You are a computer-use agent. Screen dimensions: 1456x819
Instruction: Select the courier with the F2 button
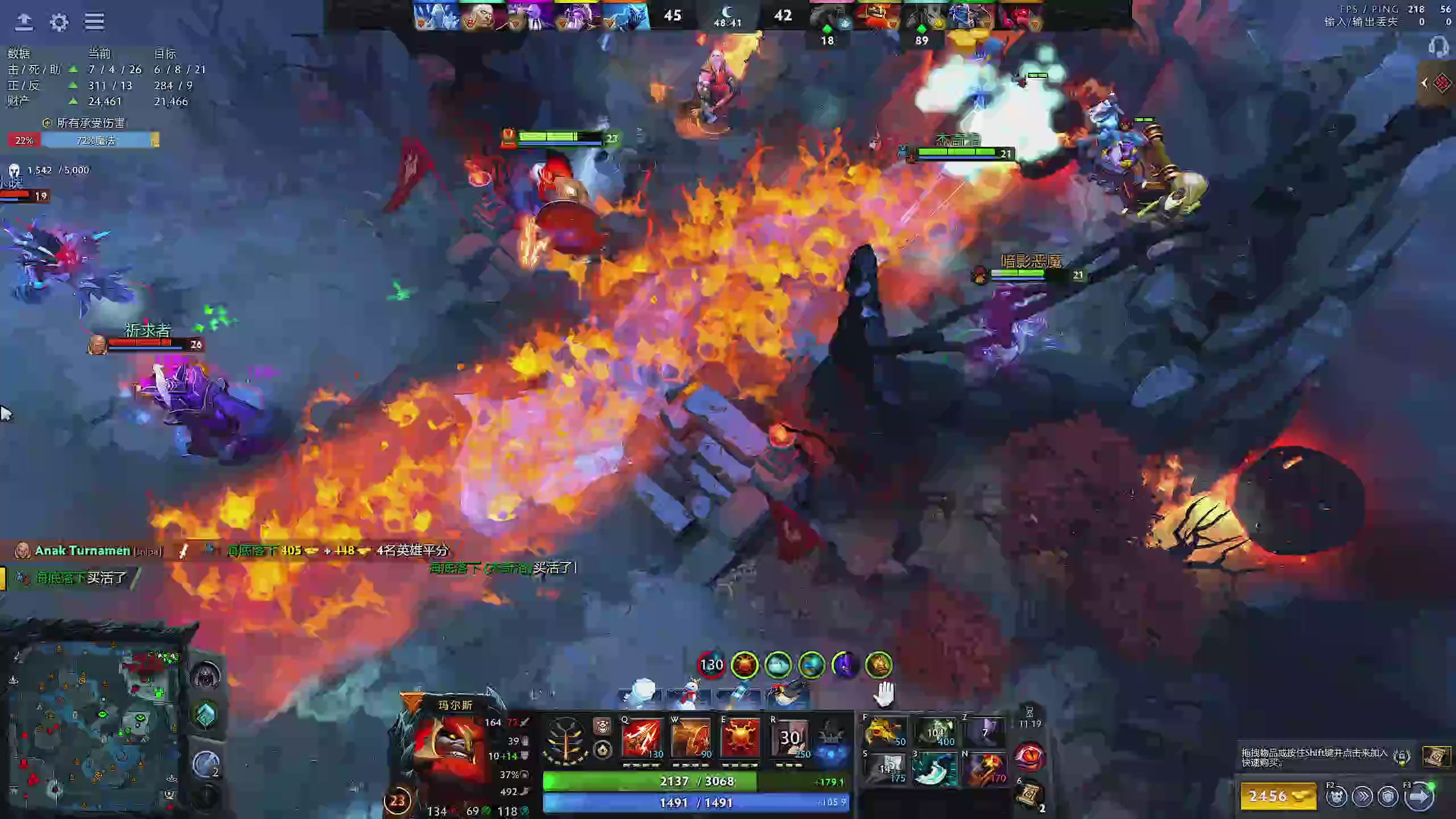(1336, 797)
